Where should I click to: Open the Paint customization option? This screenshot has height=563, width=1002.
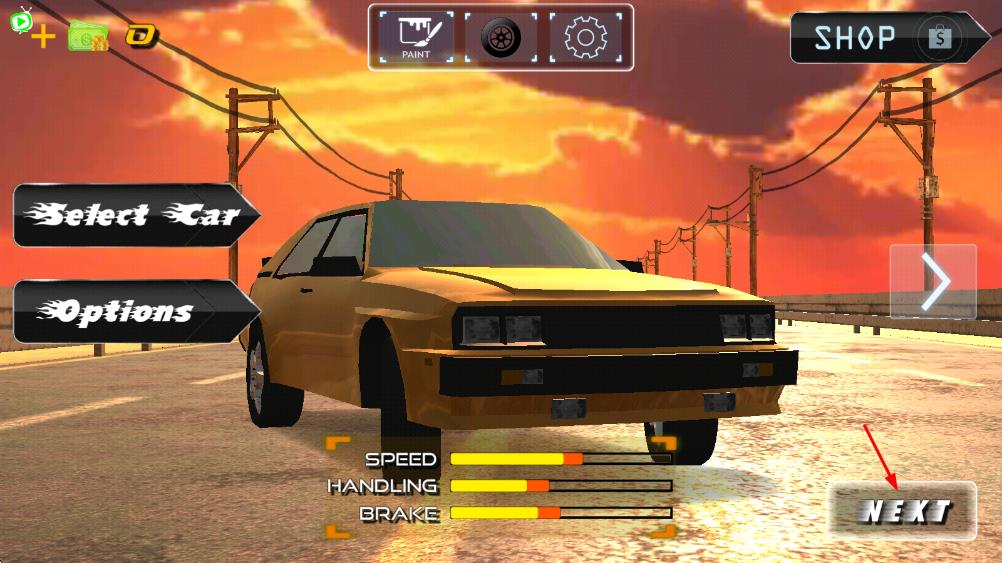click(416, 38)
